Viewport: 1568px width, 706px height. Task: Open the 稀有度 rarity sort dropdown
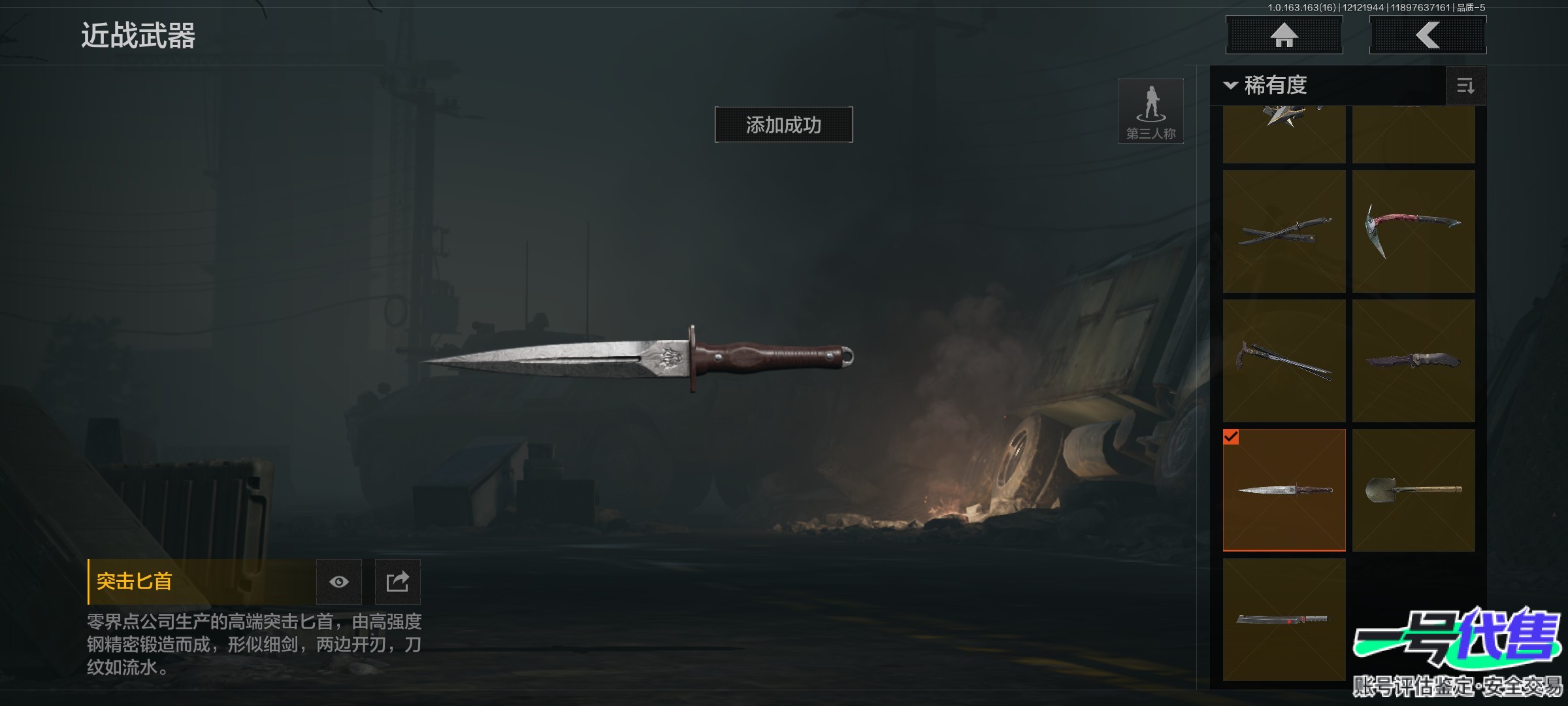1267,86
